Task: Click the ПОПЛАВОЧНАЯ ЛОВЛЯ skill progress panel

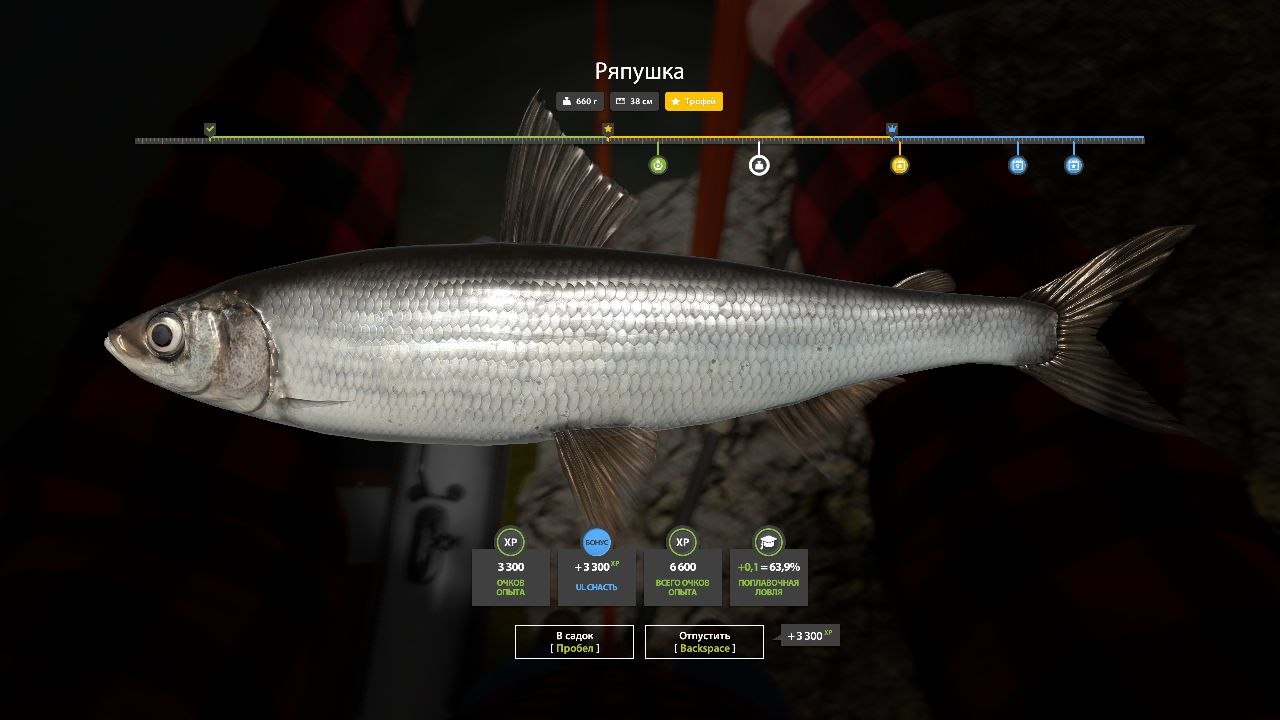Action: click(768, 578)
